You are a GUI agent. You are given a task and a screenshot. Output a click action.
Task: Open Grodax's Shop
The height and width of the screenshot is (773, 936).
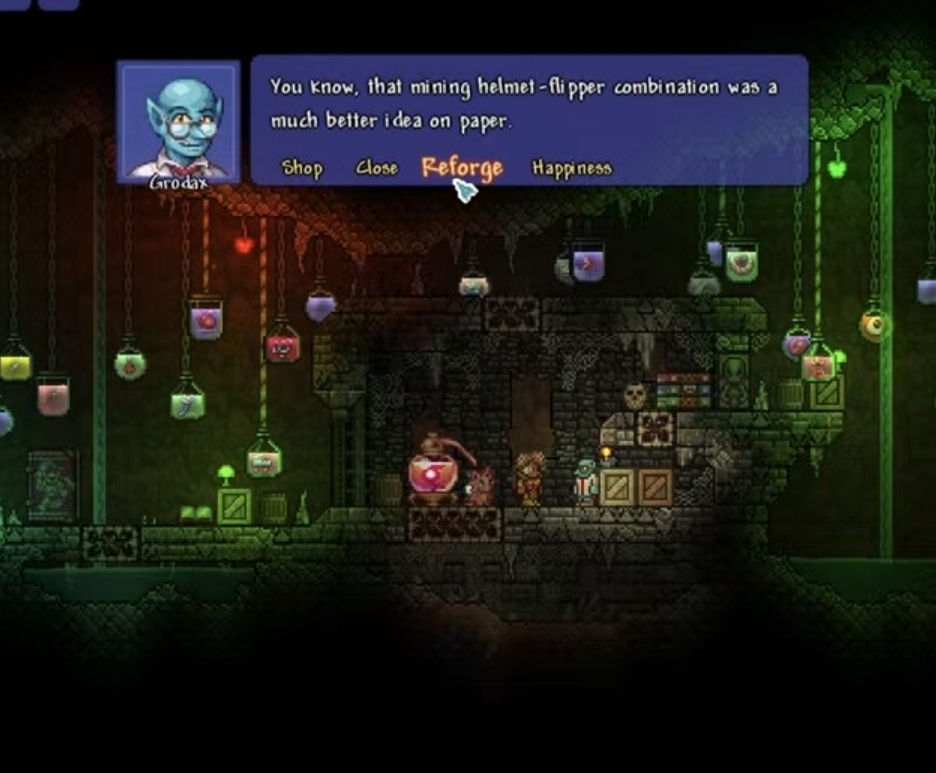tap(302, 168)
